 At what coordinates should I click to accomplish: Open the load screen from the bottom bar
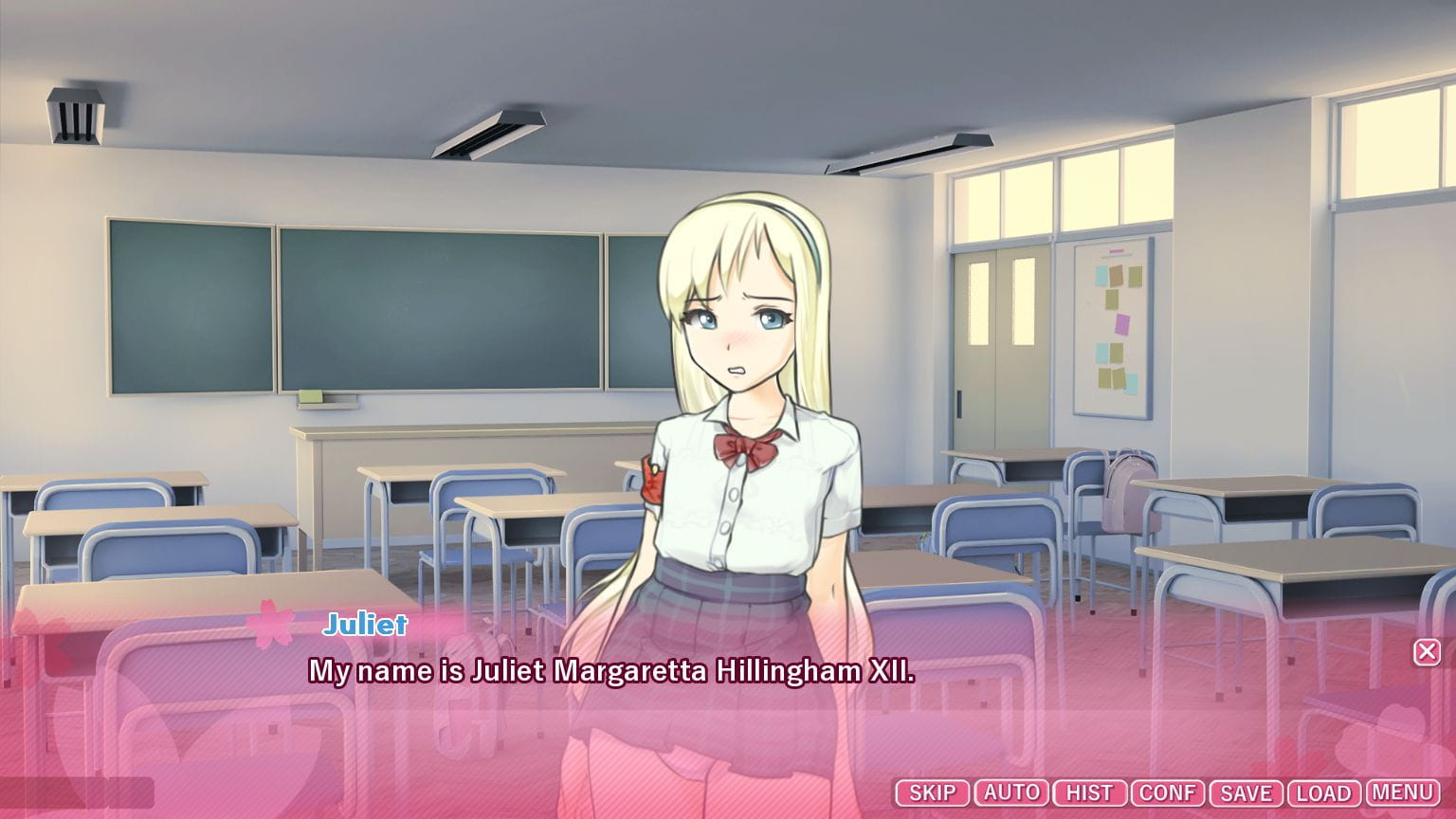pyautogui.click(x=1323, y=792)
